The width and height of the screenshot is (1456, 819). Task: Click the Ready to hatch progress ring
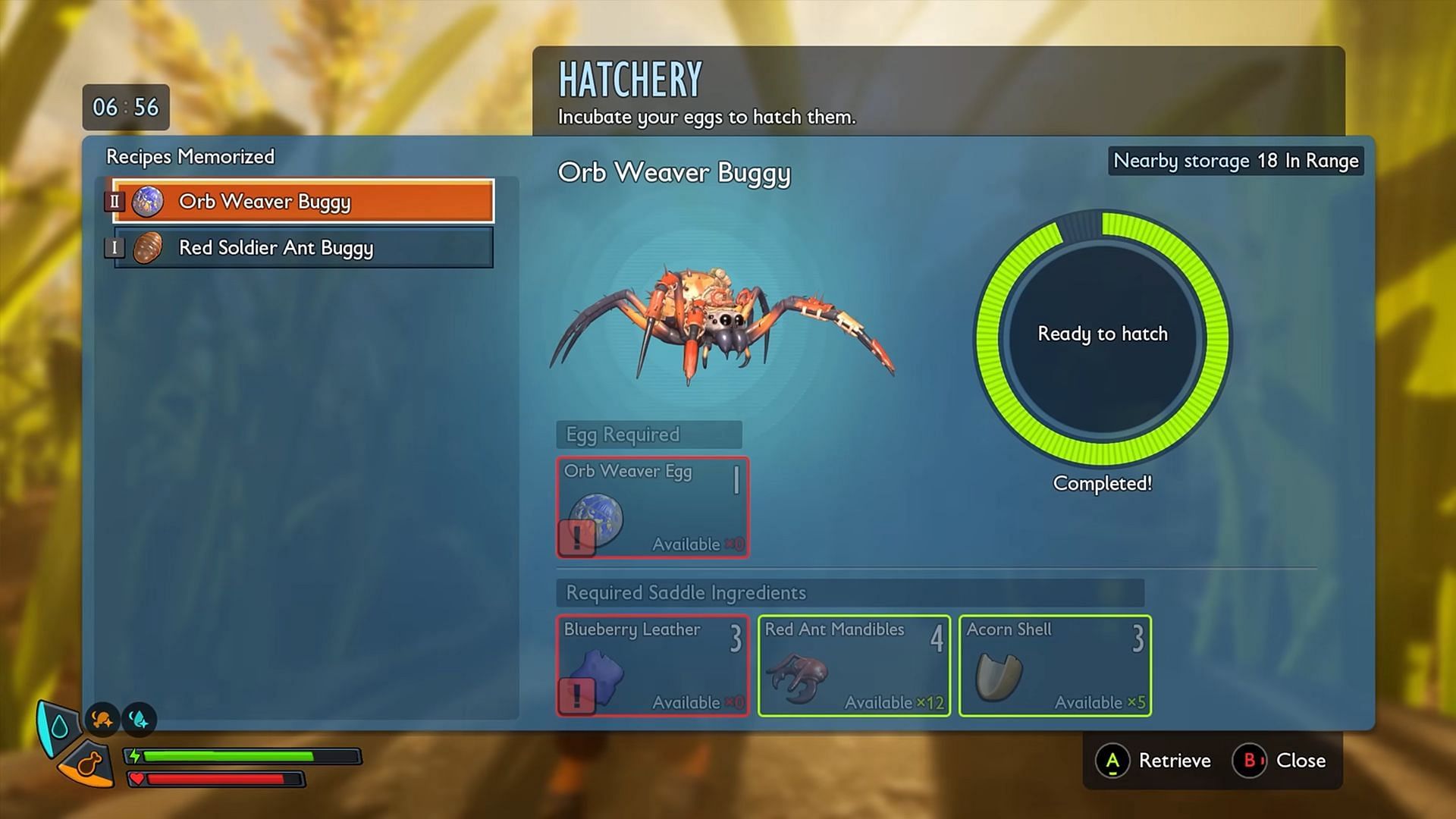click(x=1103, y=337)
